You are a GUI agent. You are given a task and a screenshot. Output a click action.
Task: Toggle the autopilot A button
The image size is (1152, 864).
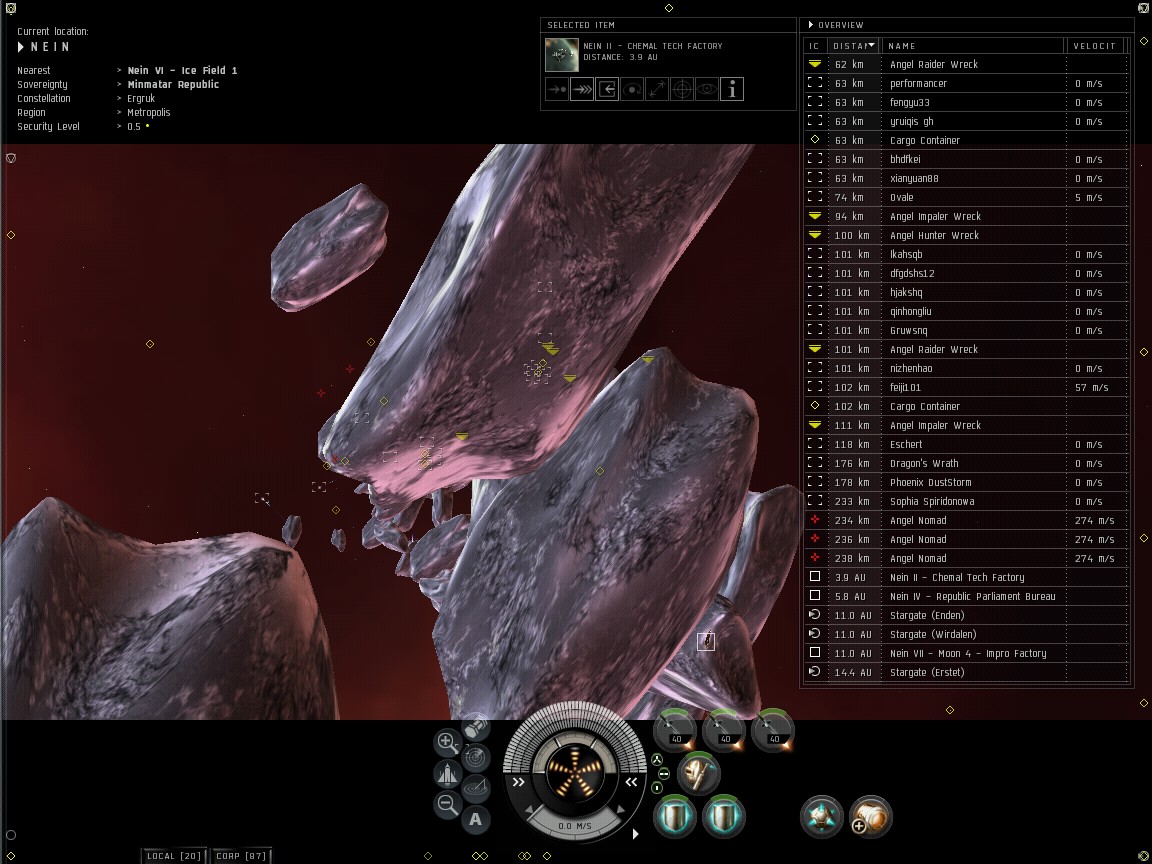(x=476, y=820)
